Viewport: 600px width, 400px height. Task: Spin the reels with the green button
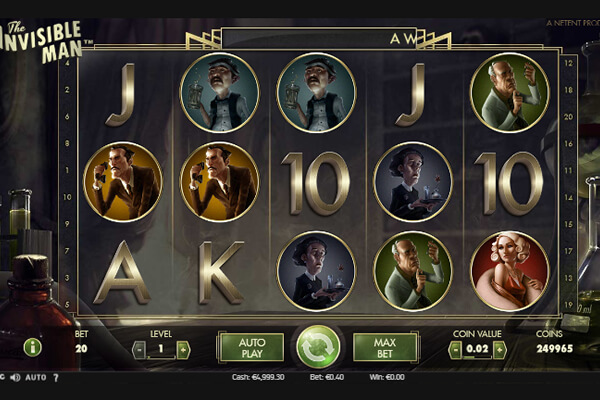click(x=317, y=347)
